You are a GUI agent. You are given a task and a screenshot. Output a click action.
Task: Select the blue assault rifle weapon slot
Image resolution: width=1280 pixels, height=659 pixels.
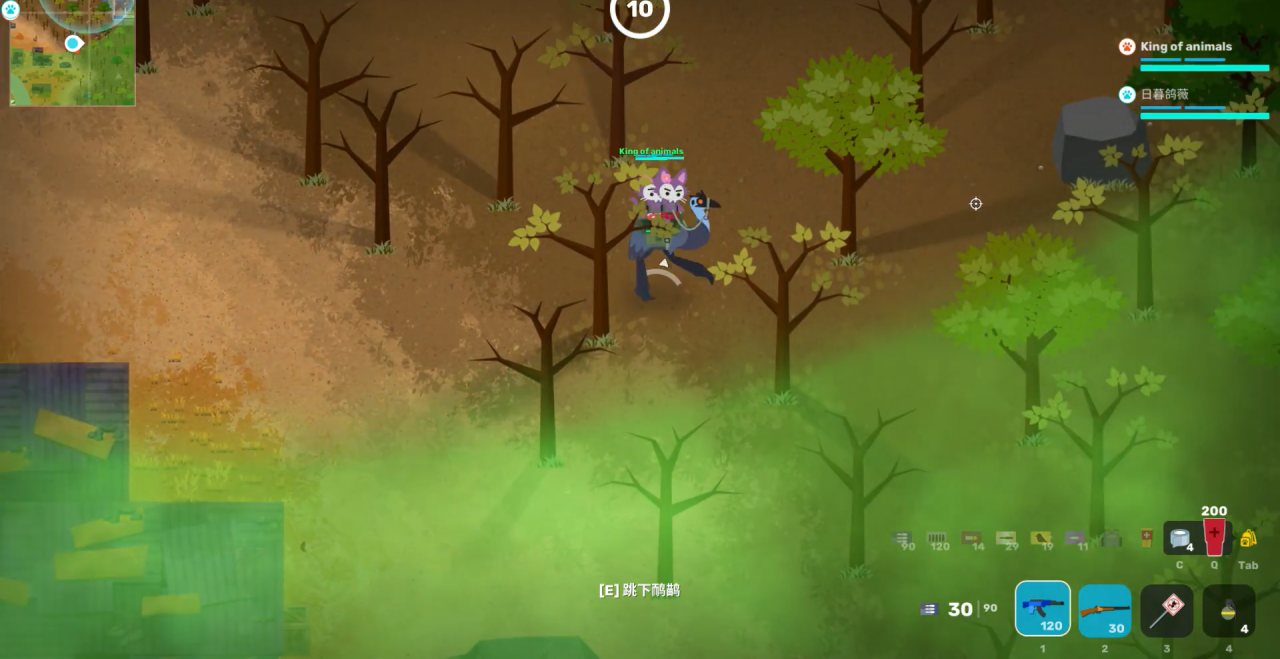1042,609
